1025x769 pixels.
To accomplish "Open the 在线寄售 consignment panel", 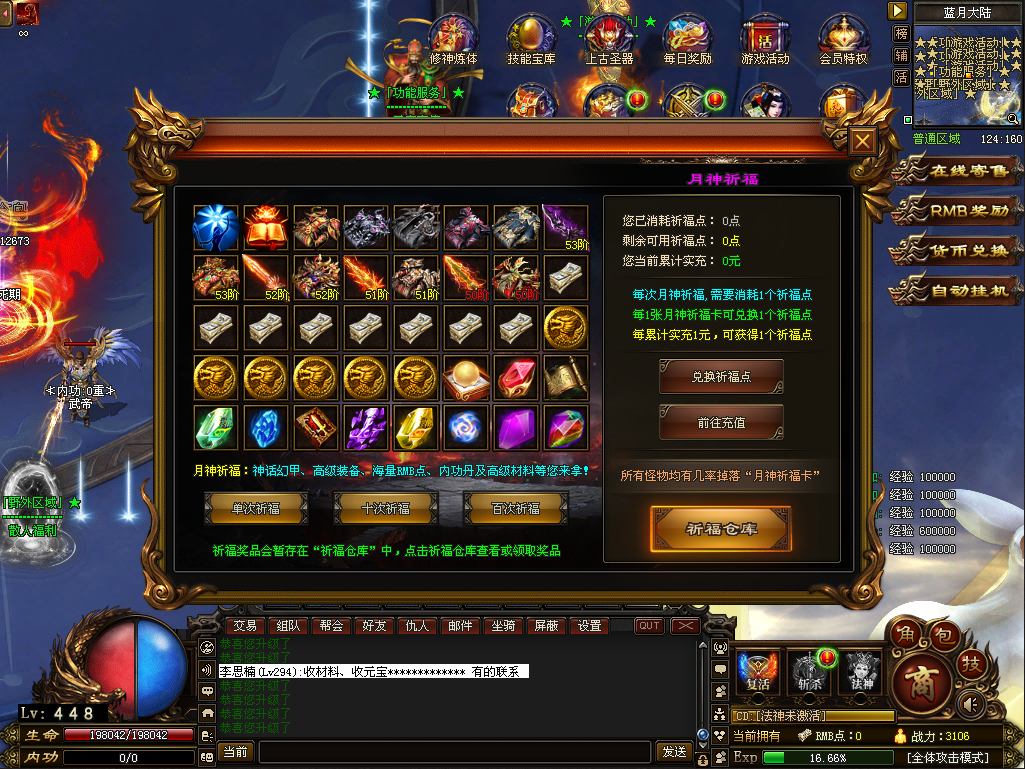I will (956, 171).
